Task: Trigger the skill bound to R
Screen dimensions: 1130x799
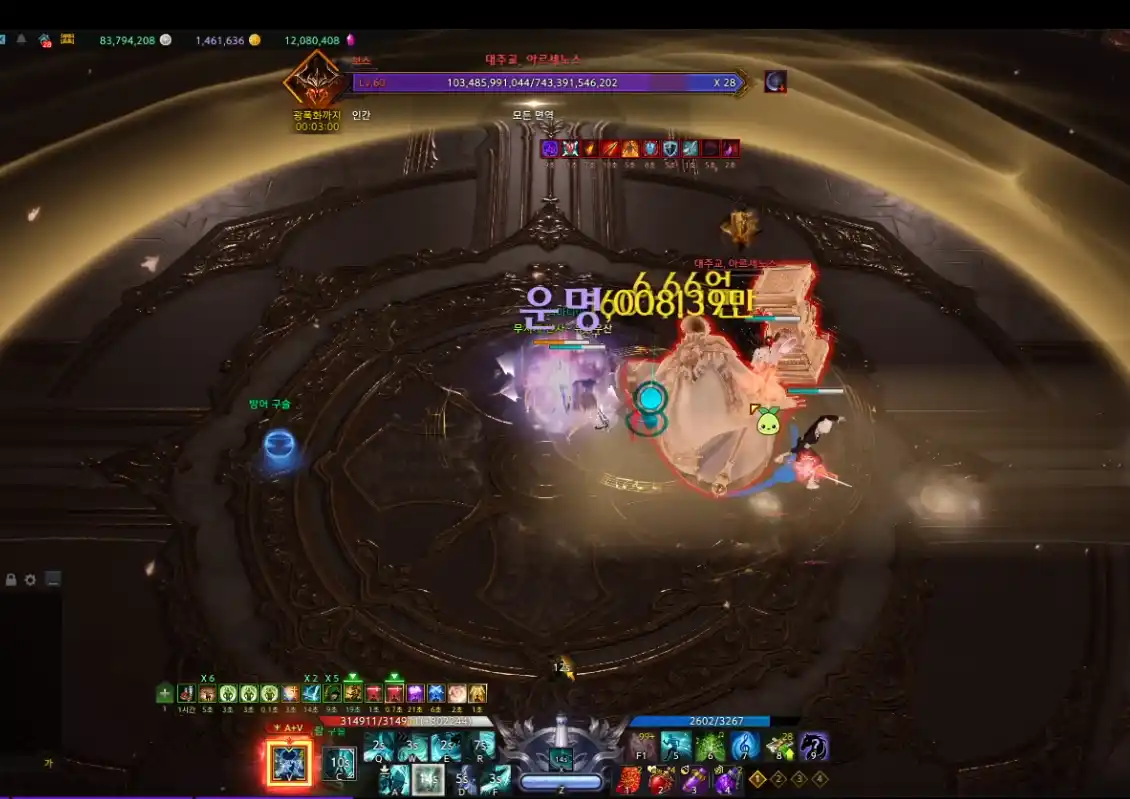Action: point(481,748)
